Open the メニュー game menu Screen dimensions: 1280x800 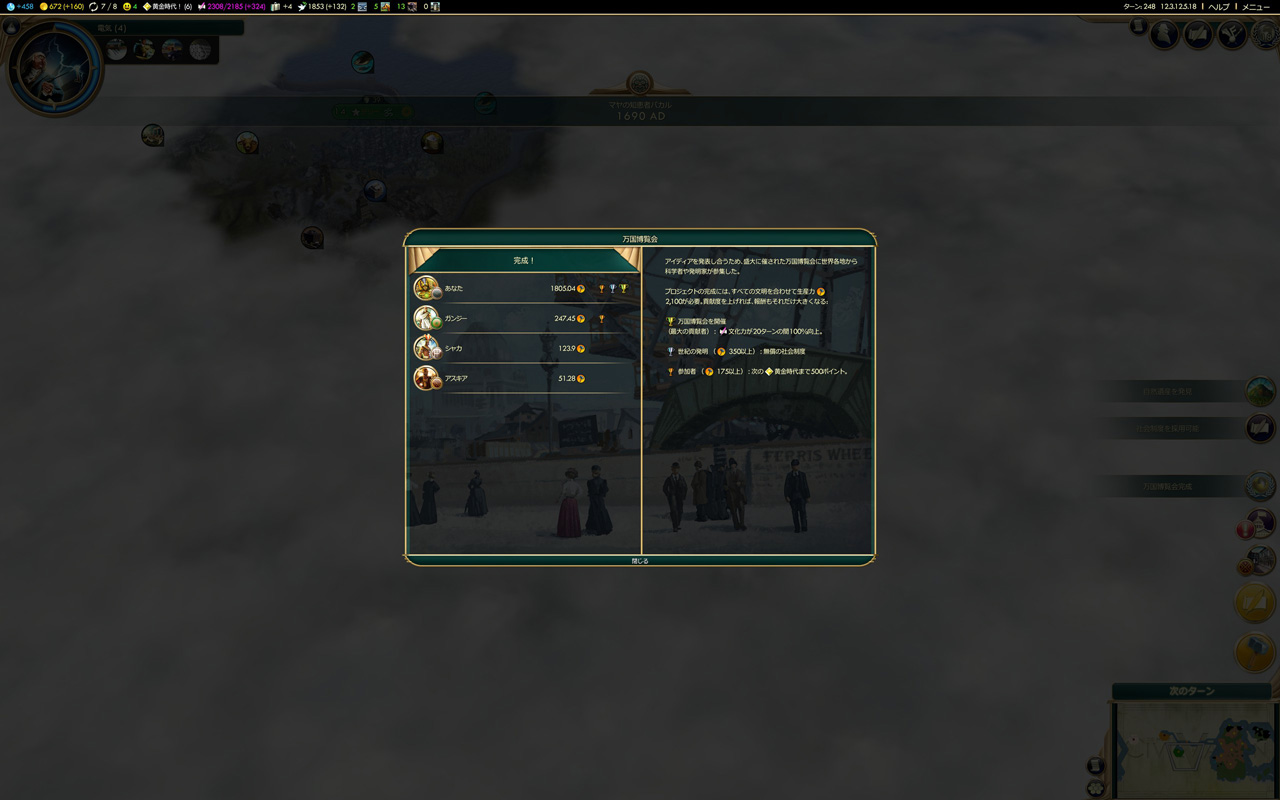click(1255, 7)
